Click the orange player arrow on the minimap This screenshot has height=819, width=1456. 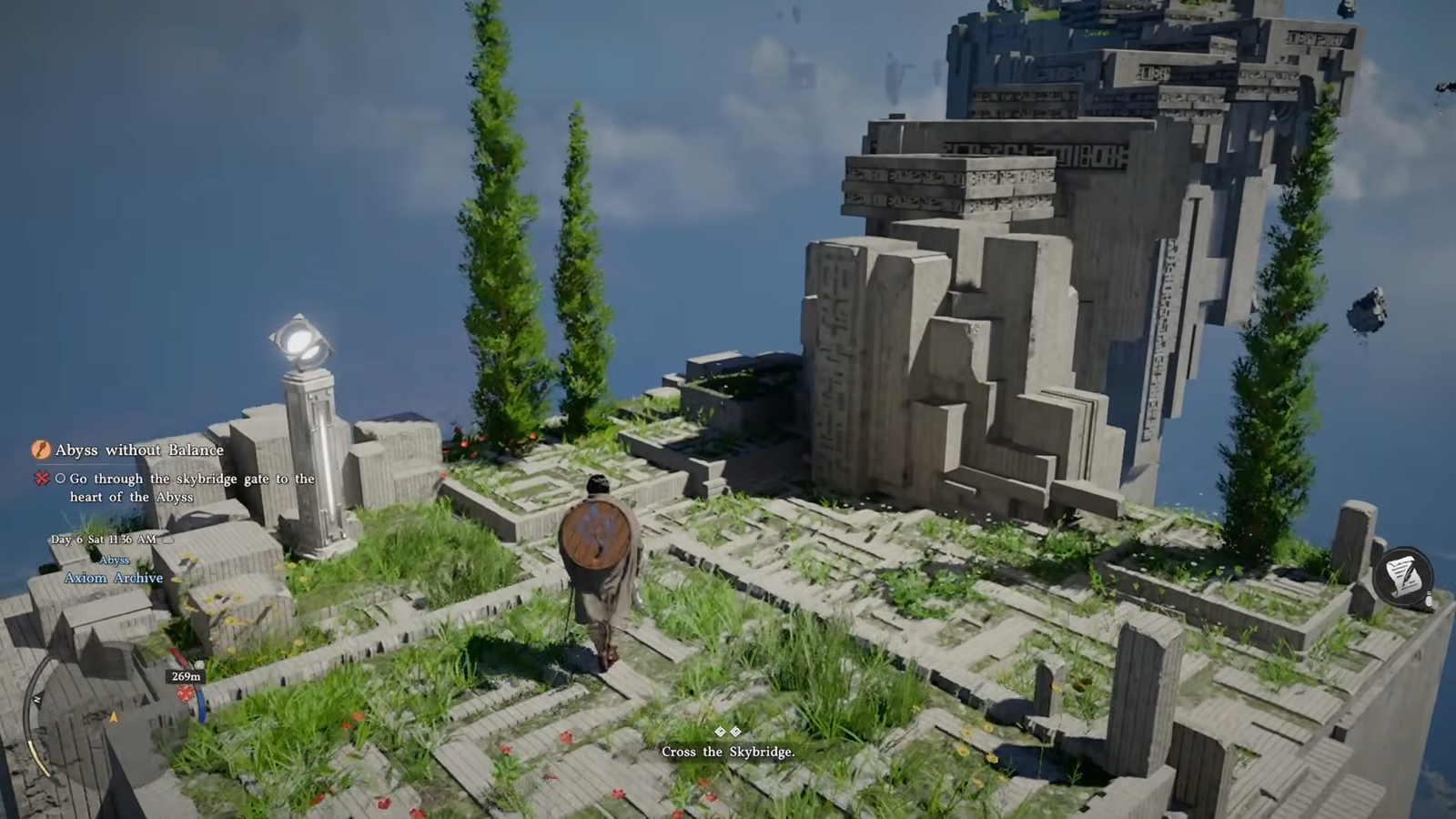(114, 718)
